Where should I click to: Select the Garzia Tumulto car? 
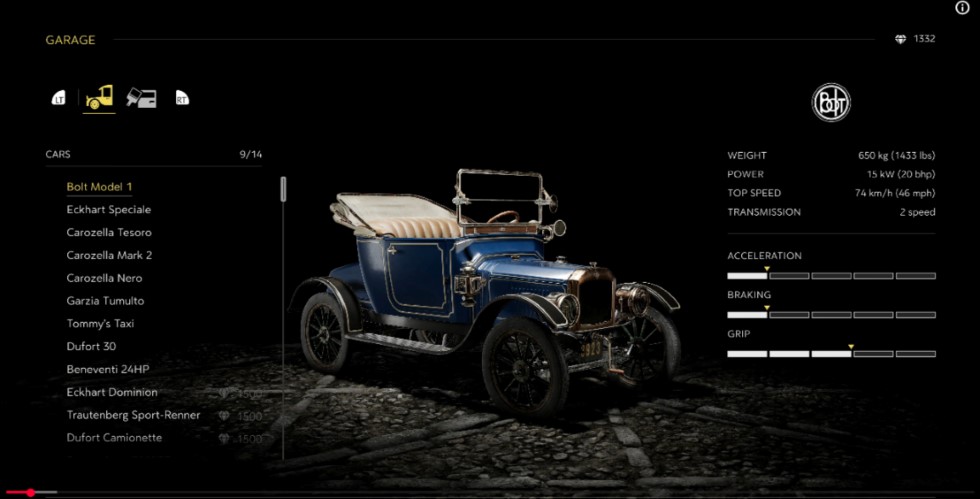pyautogui.click(x=105, y=301)
